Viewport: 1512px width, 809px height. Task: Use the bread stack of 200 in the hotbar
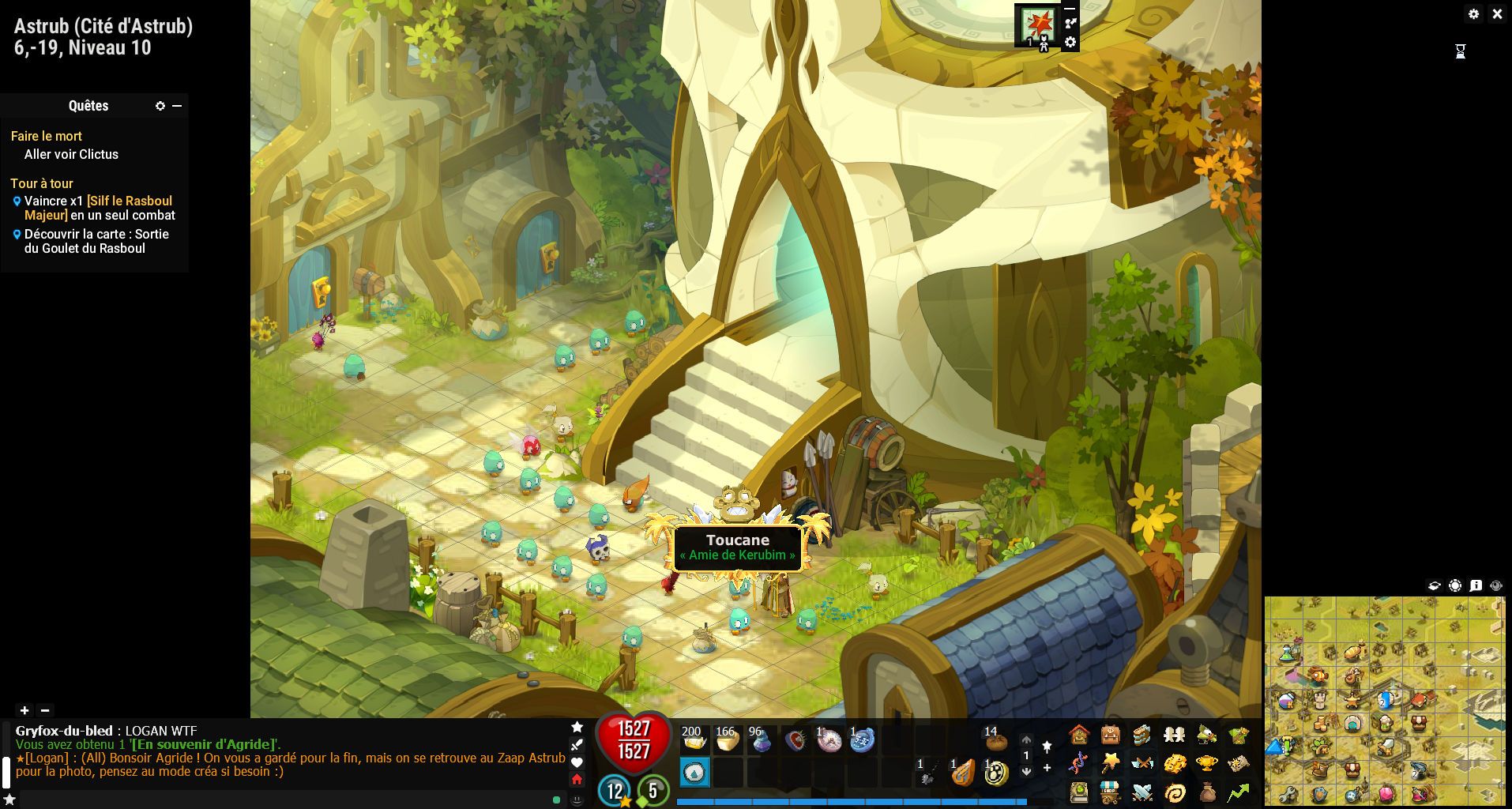(x=694, y=740)
